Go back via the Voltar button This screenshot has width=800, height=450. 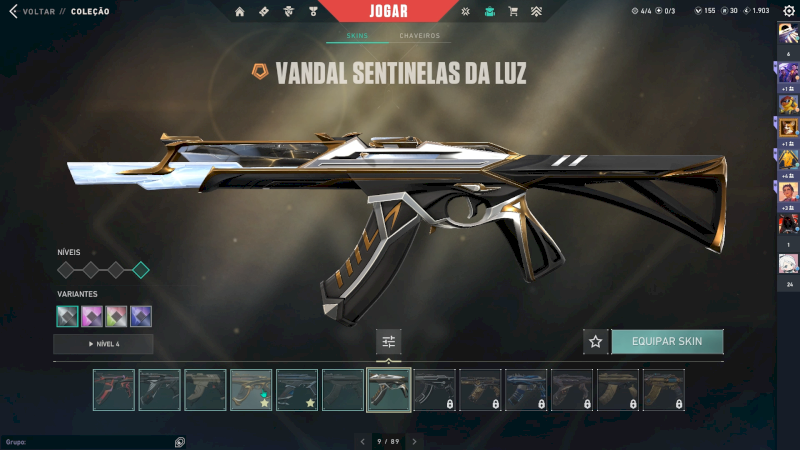(x=30, y=11)
